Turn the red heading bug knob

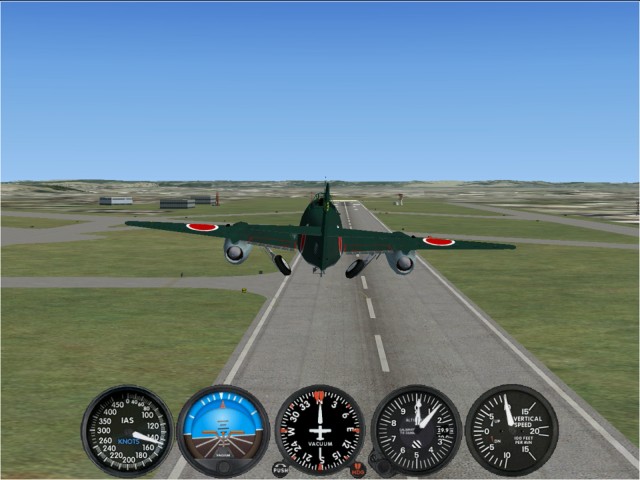(x=358, y=468)
